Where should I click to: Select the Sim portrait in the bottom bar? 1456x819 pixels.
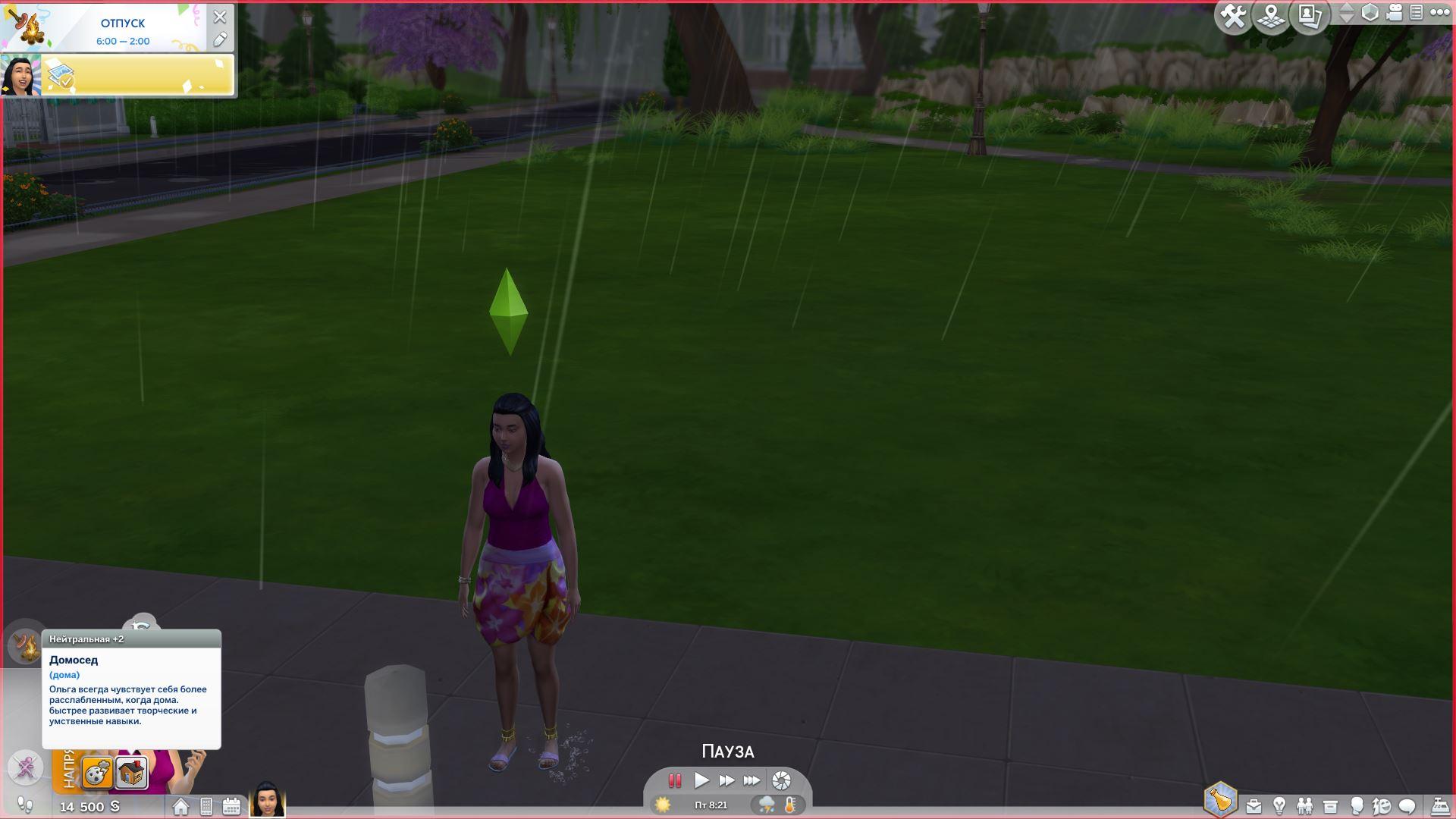(267, 799)
